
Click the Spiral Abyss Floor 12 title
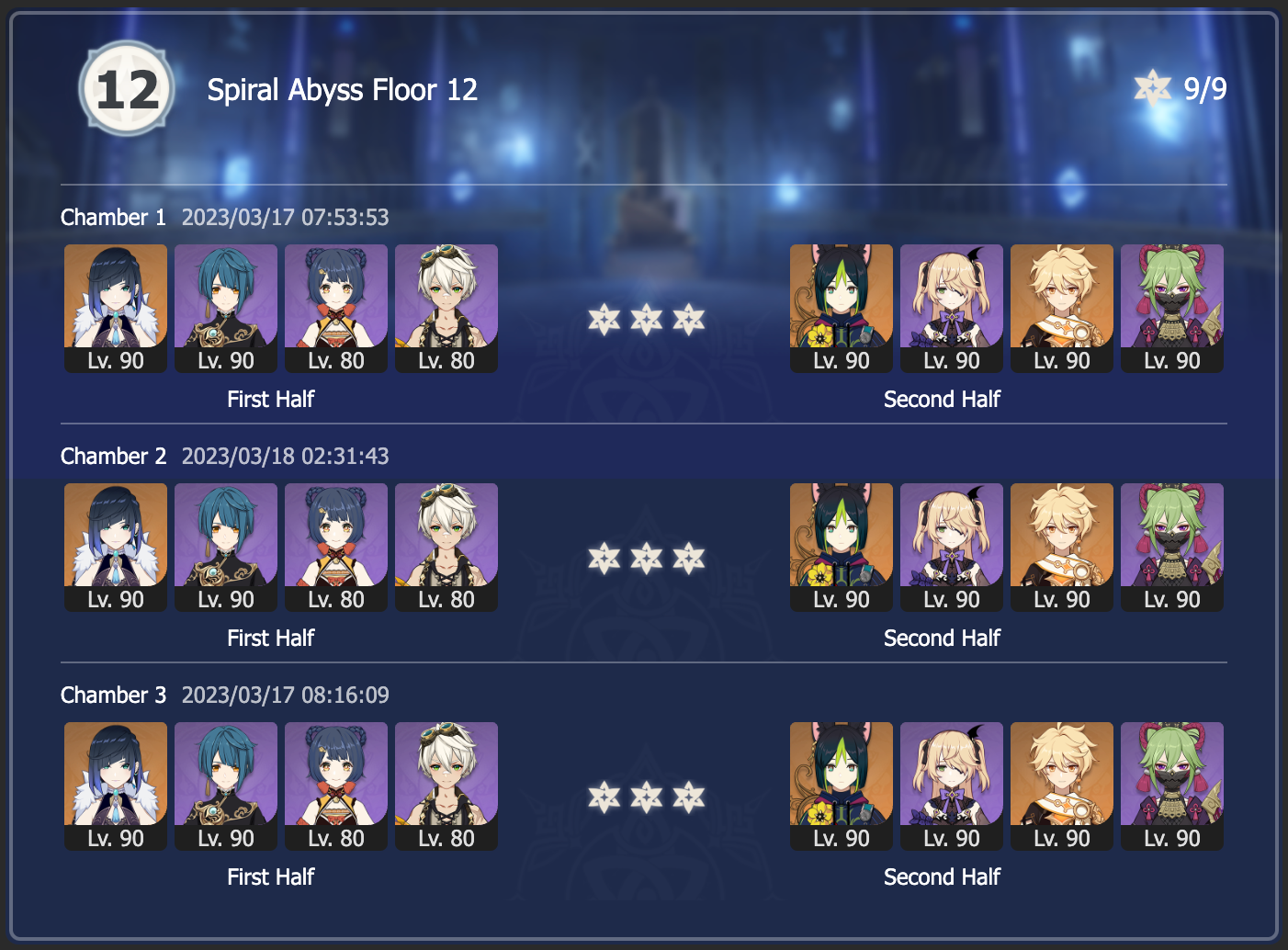tap(343, 89)
